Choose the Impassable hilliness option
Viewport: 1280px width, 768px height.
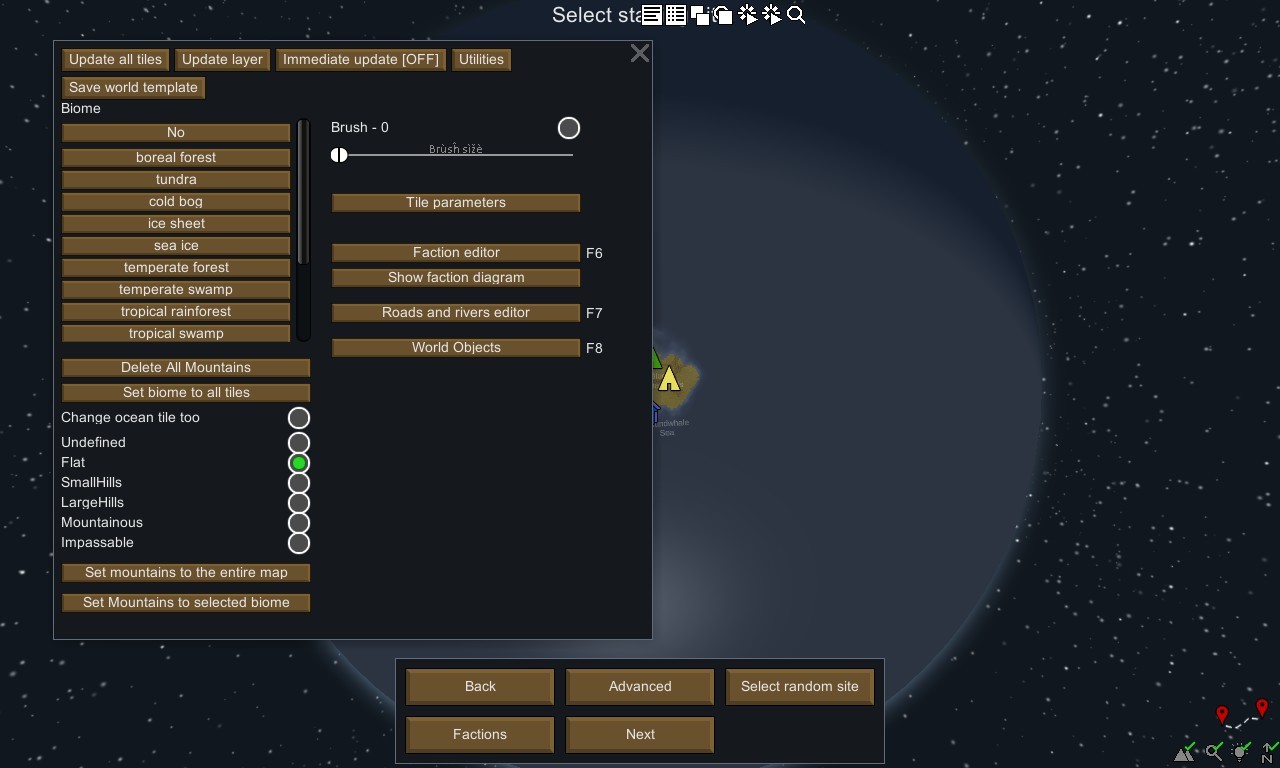pos(298,543)
